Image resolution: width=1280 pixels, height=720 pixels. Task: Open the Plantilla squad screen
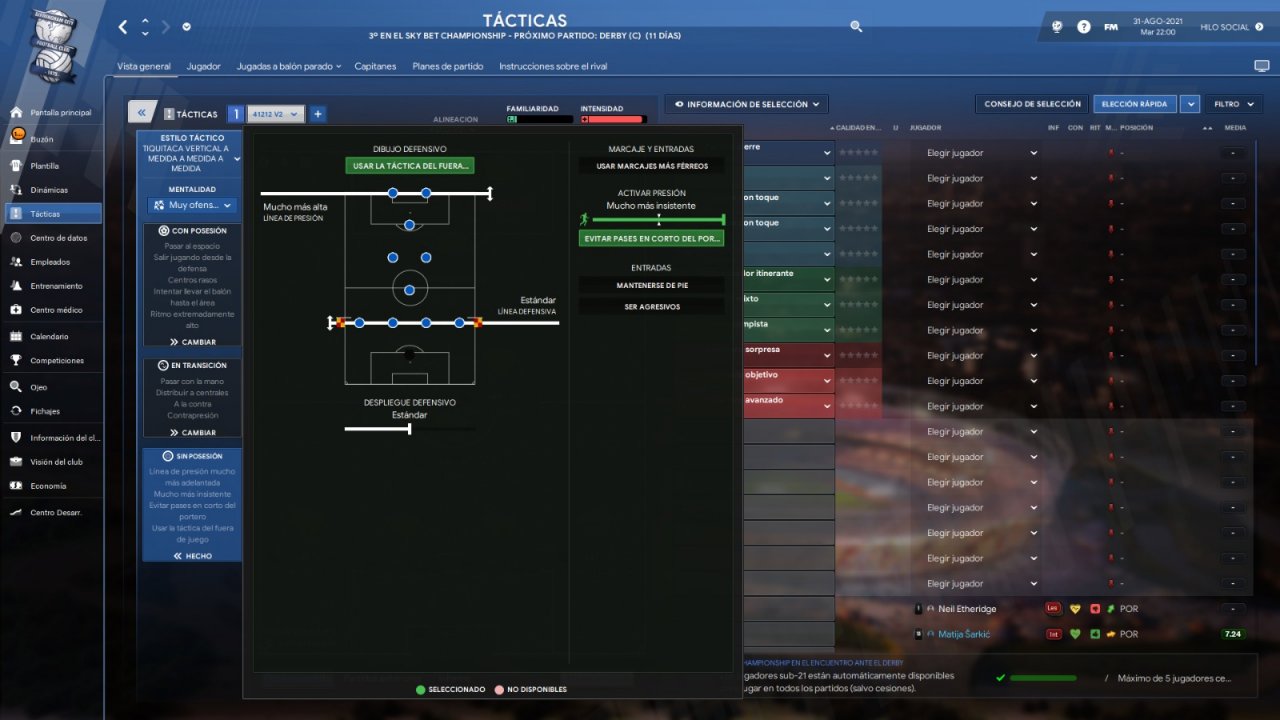click(45, 166)
